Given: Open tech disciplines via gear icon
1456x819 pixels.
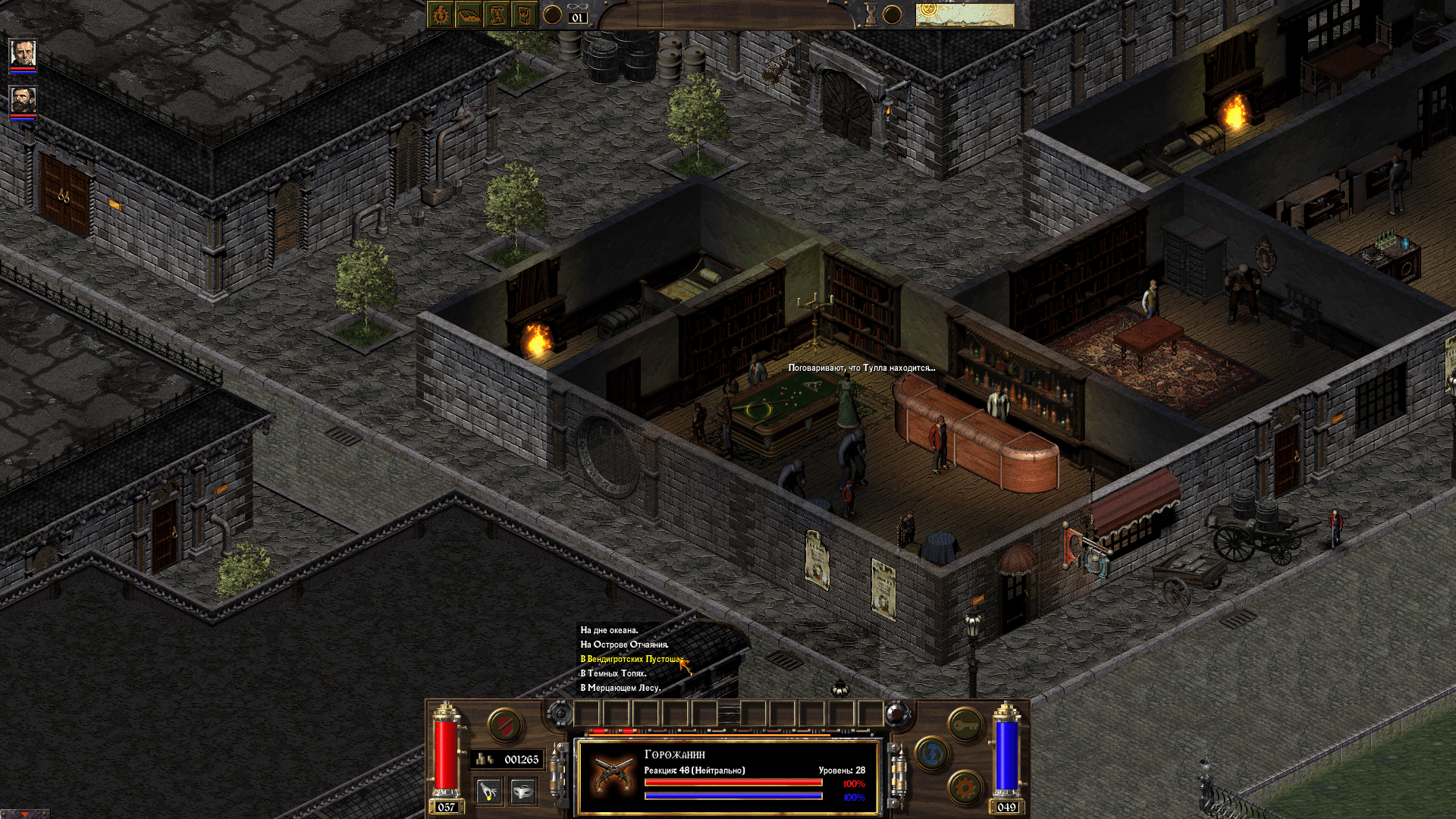Looking at the screenshot, I should 965,789.
